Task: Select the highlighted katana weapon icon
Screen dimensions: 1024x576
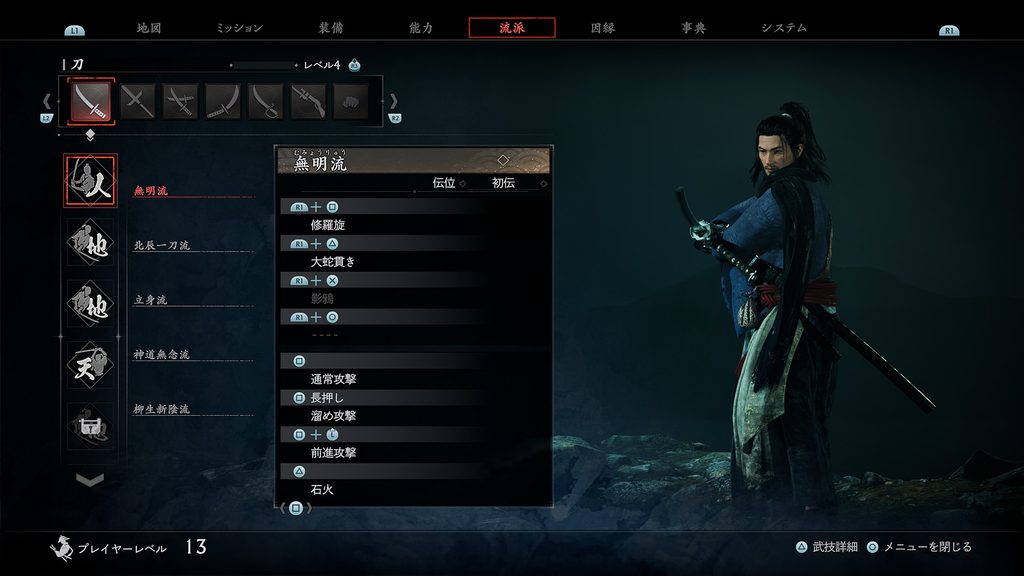Action: (x=92, y=101)
